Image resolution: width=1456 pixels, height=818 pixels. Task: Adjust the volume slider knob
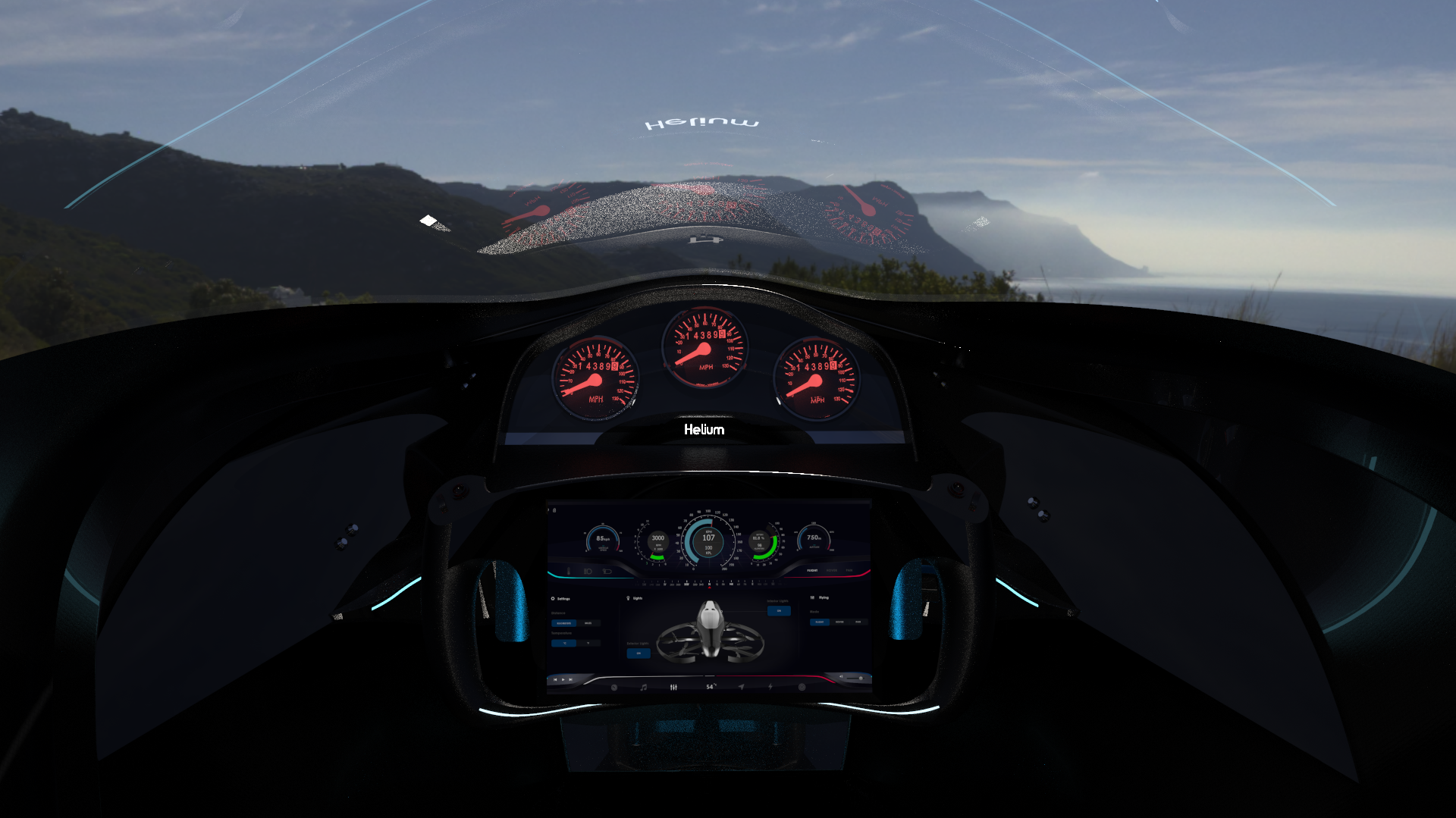(x=860, y=678)
